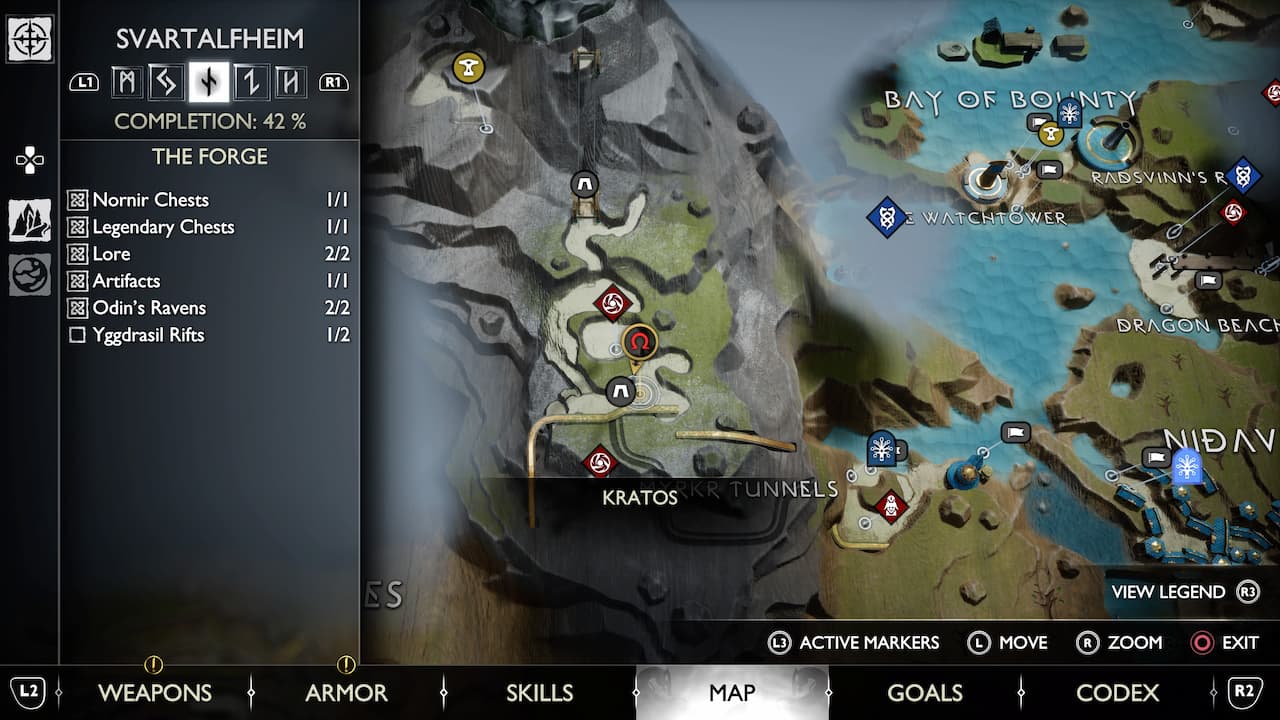
Task: Switch to the Codex tab
Action: [x=1117, y=692]
